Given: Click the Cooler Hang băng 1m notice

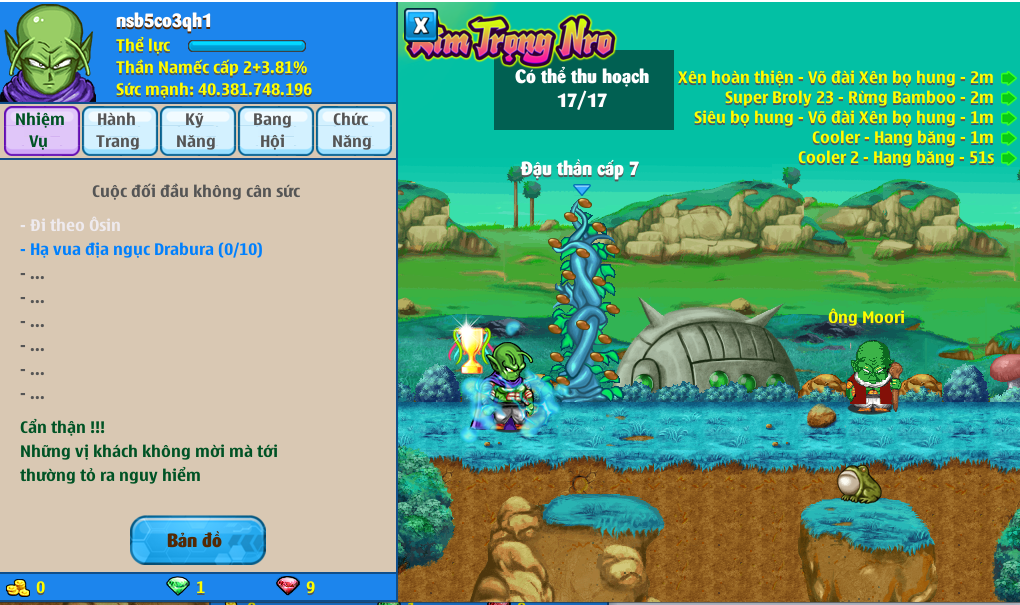Looking at the screenshot, I should coord(904,137).
